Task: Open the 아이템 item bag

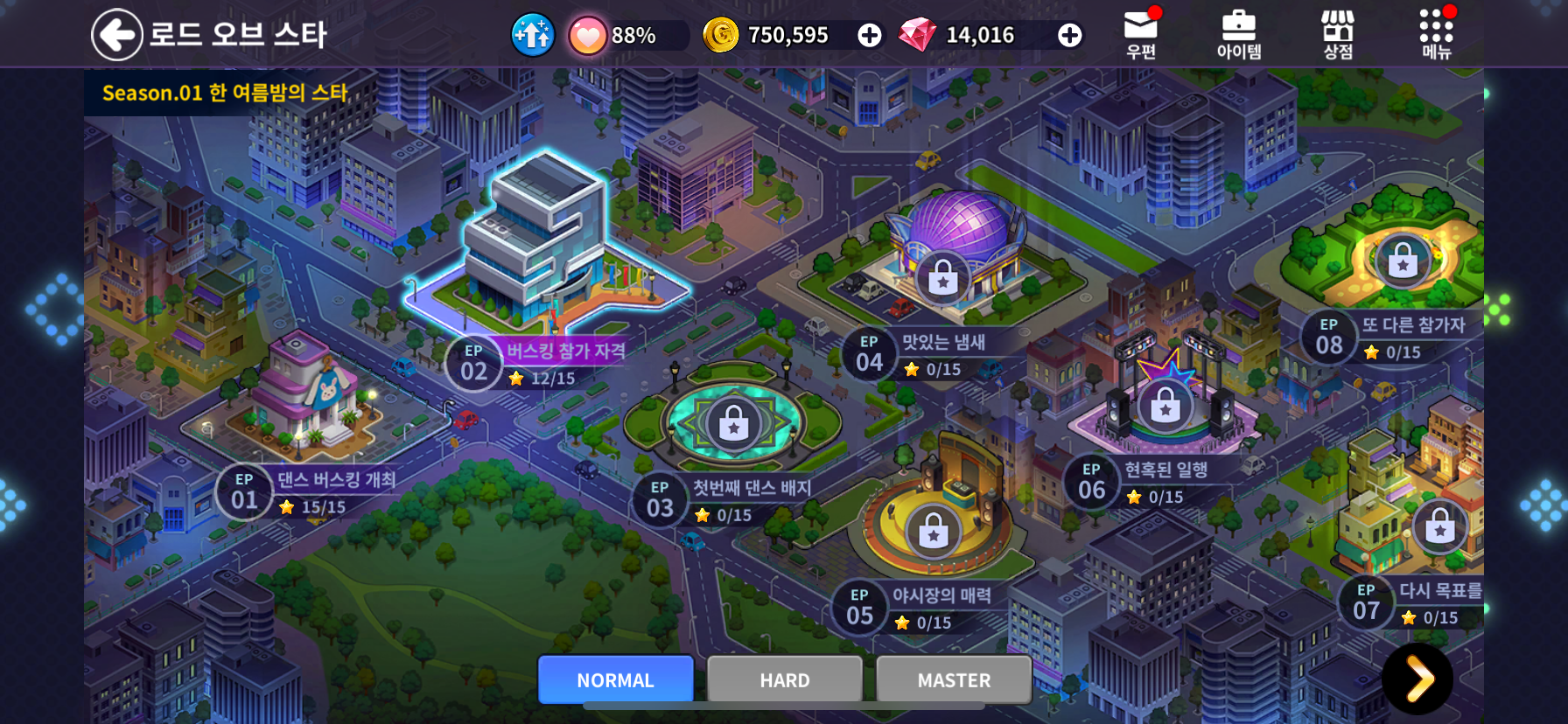Action: 1239,35
